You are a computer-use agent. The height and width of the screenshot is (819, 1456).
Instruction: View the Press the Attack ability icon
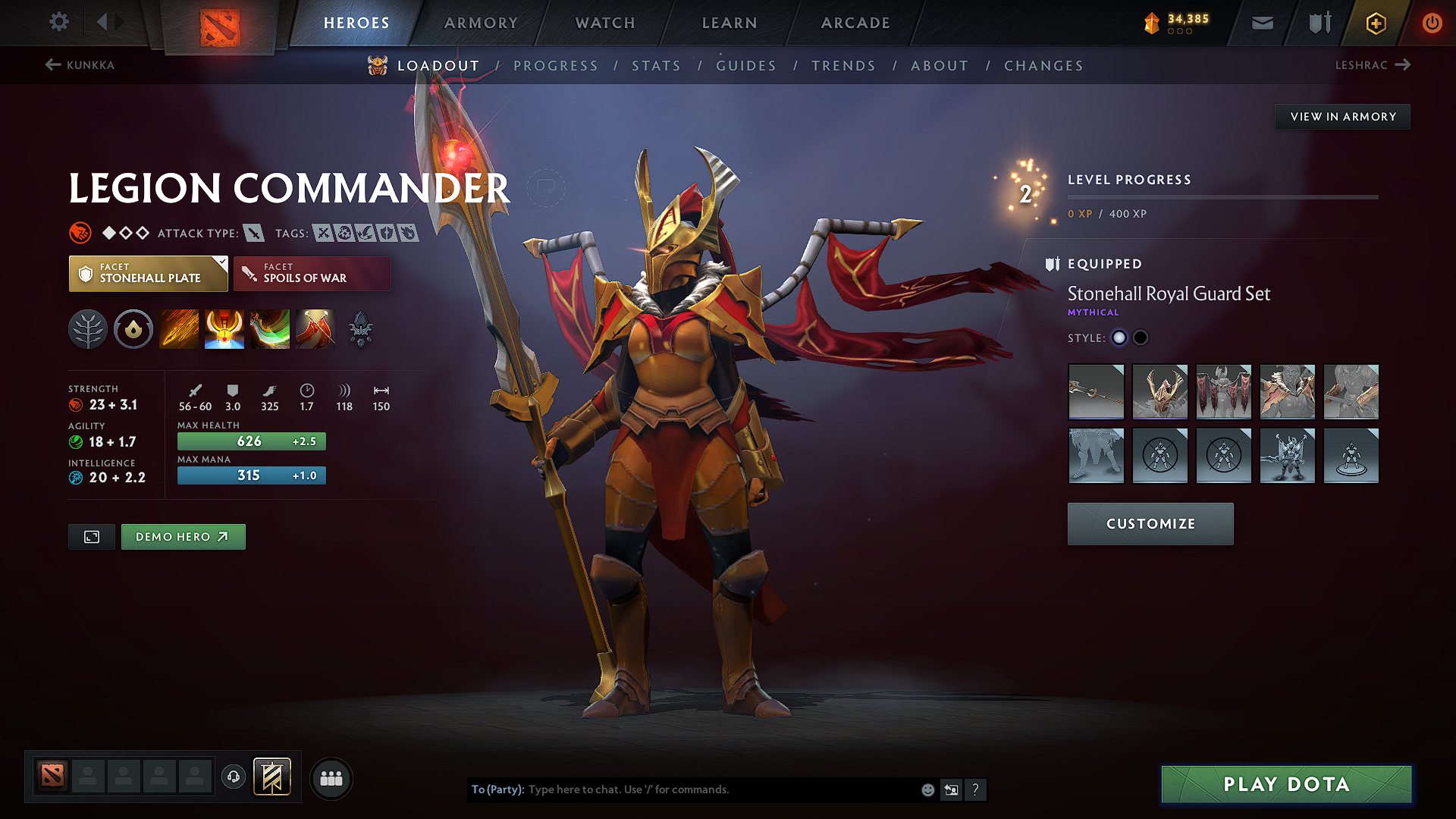[224, 329]
